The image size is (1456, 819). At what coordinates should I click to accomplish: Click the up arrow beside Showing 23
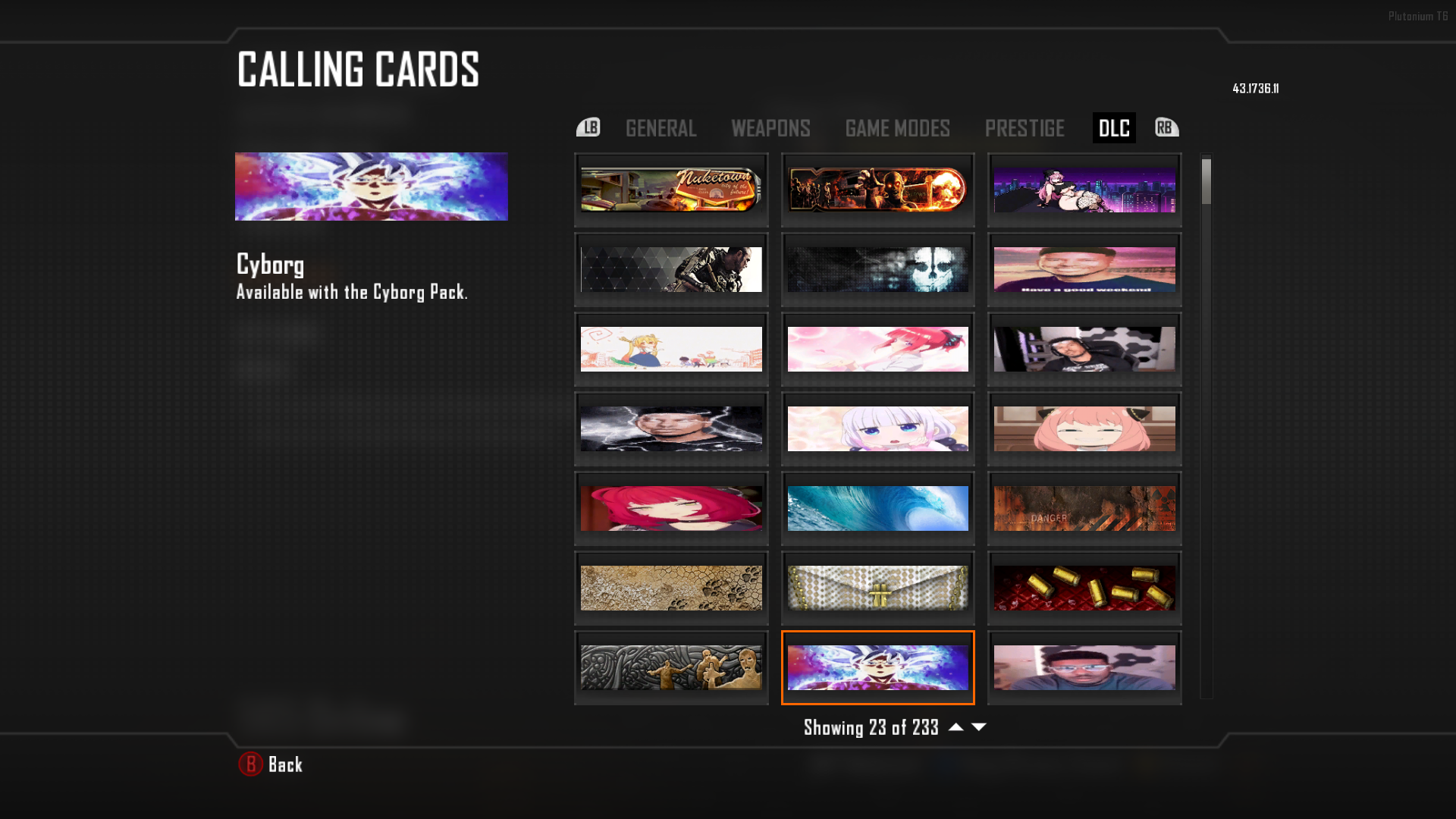click(956, 727)
